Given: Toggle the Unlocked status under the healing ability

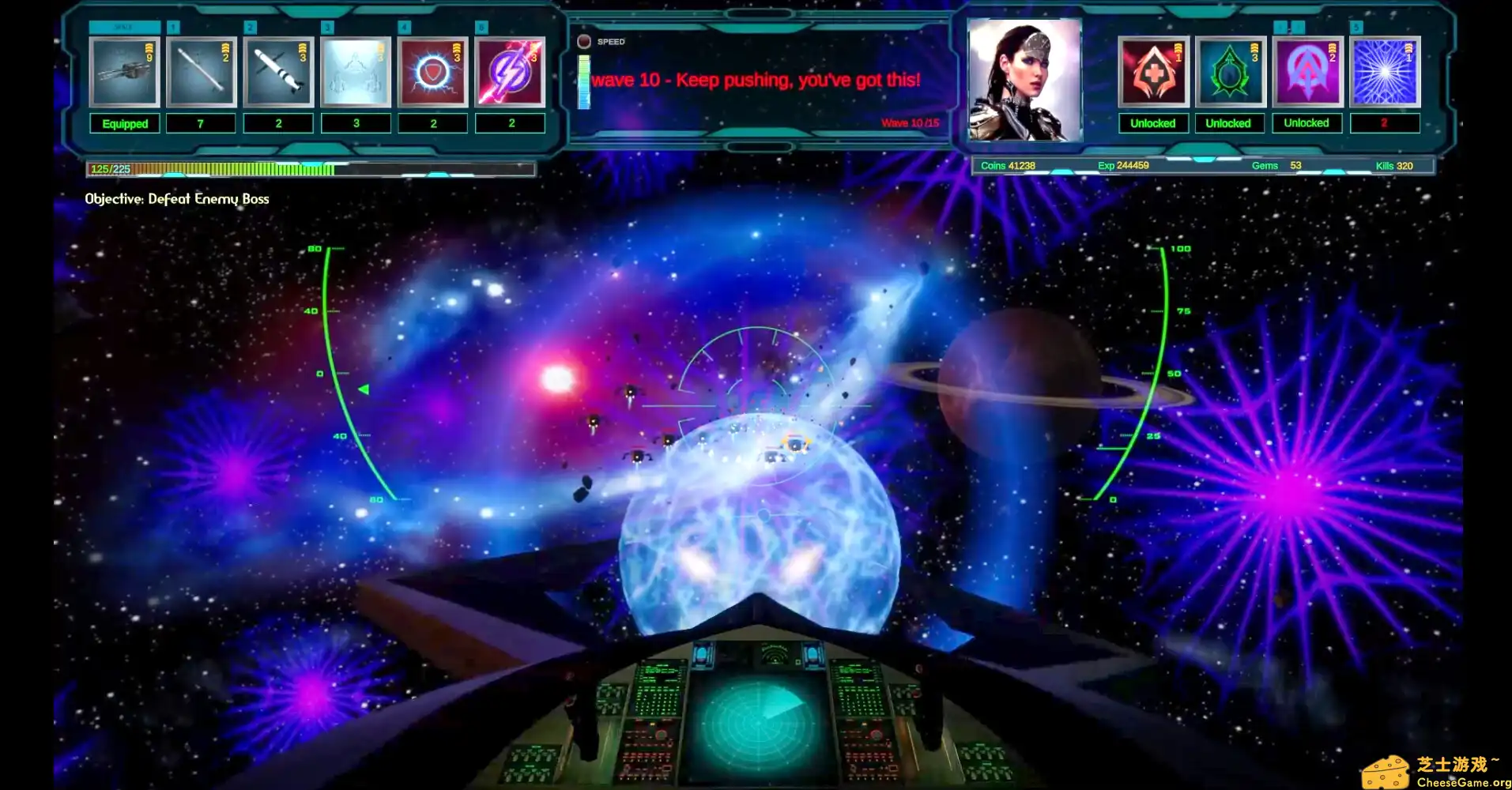Looking at the screenshot, I should 1152,123.
